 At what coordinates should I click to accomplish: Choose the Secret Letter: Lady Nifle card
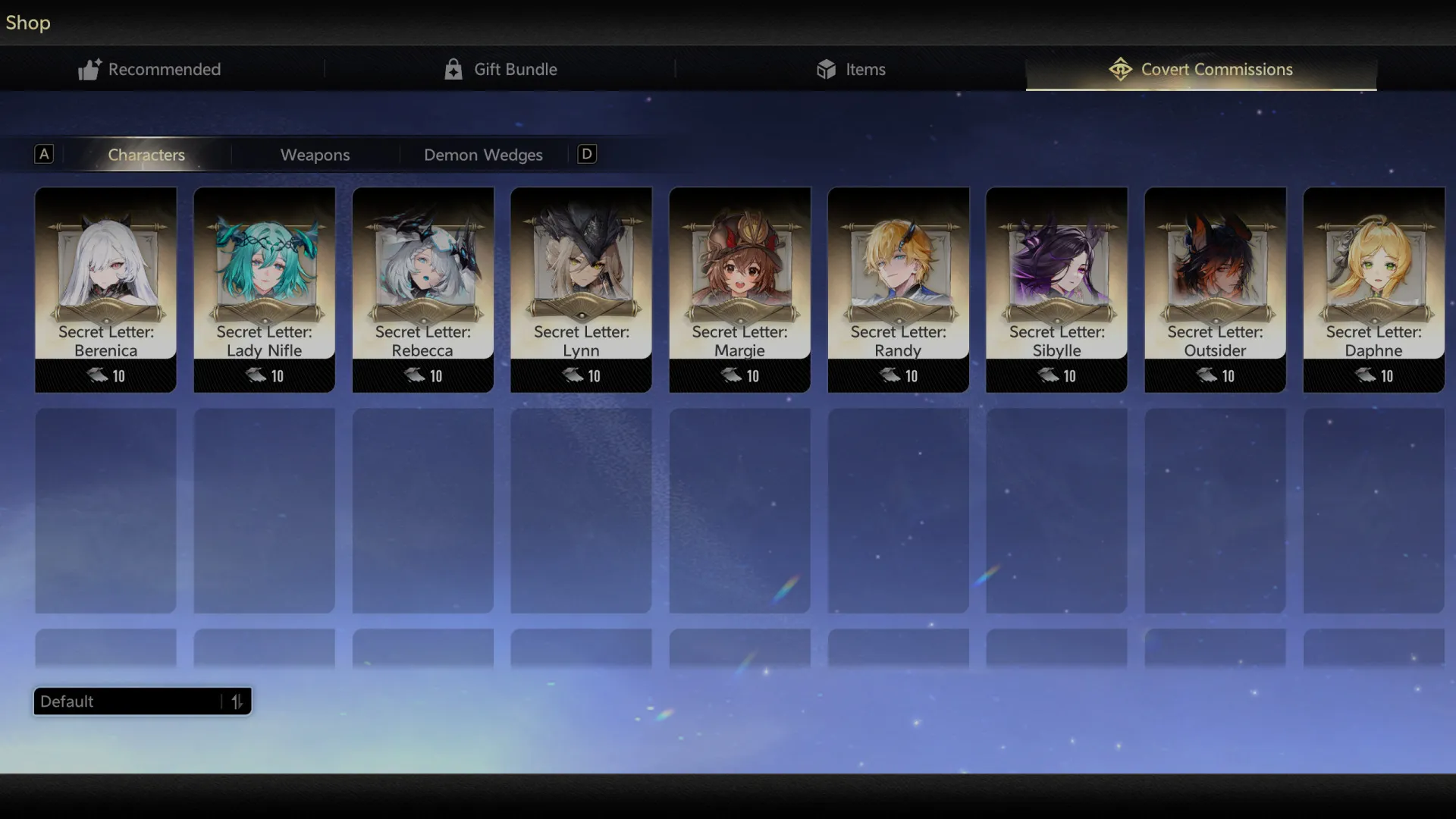click(x=264, y=289)
